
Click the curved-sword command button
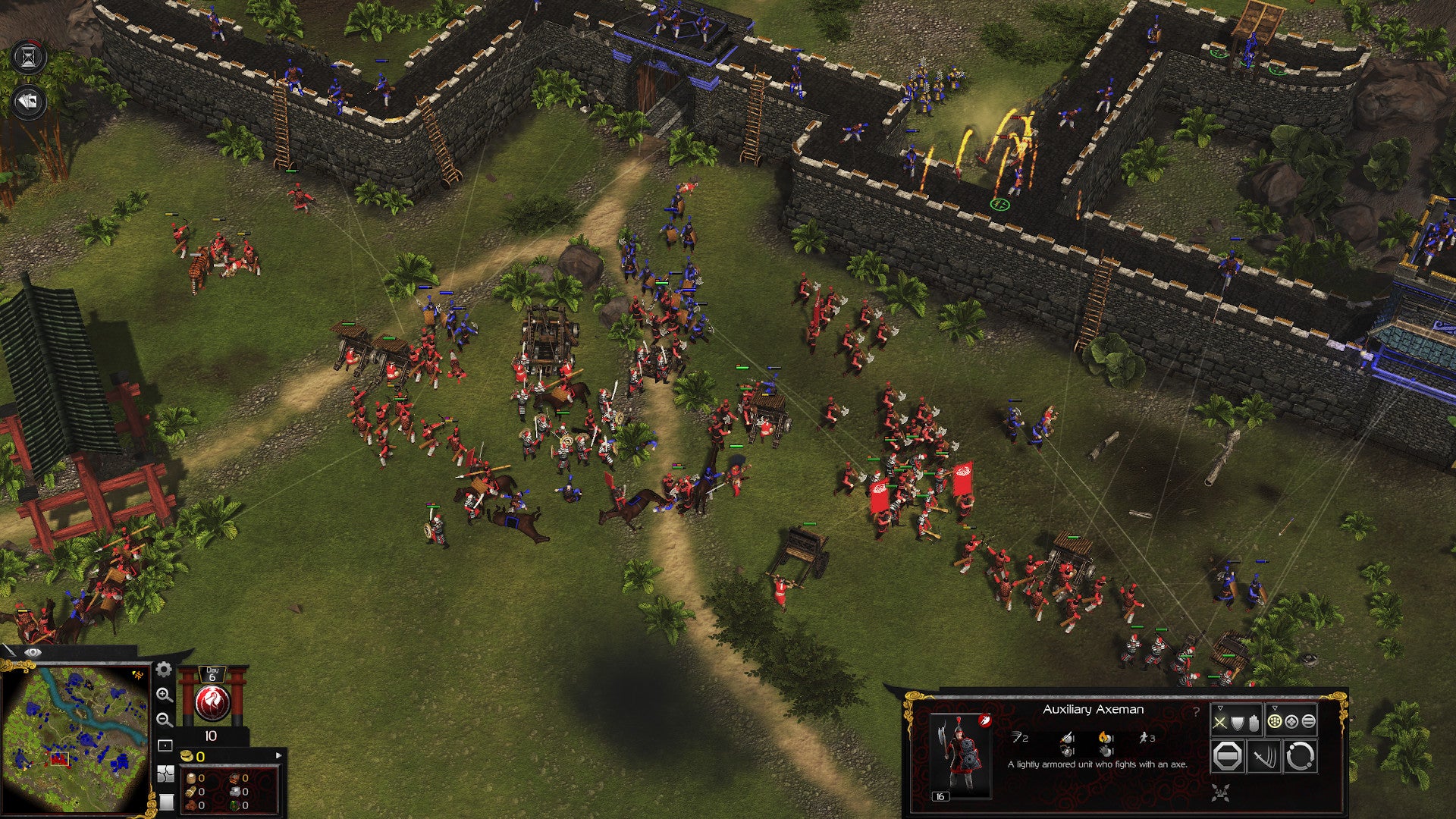(x=1263, y=757)
